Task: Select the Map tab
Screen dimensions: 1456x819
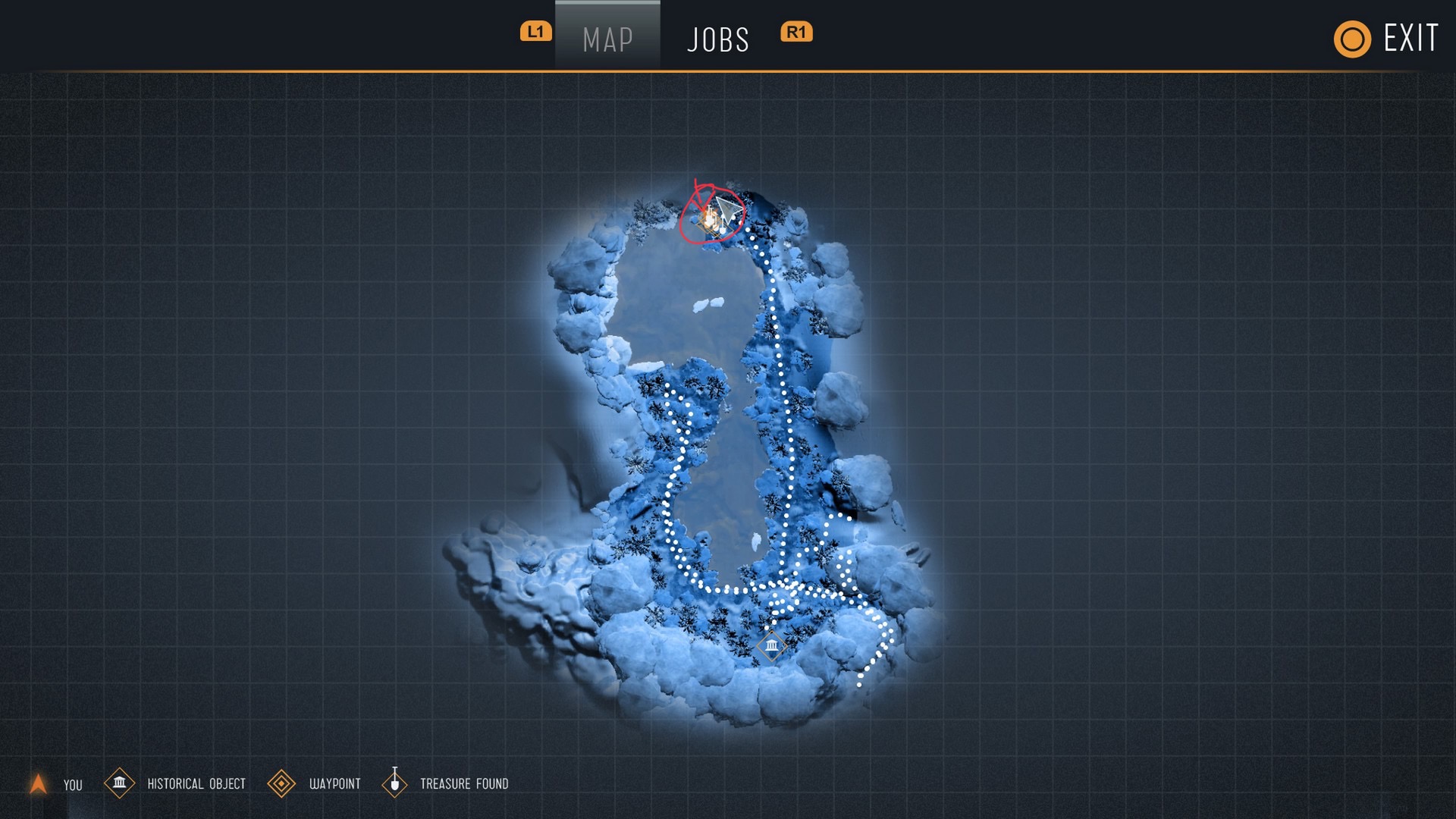Action: pos(607,39)
